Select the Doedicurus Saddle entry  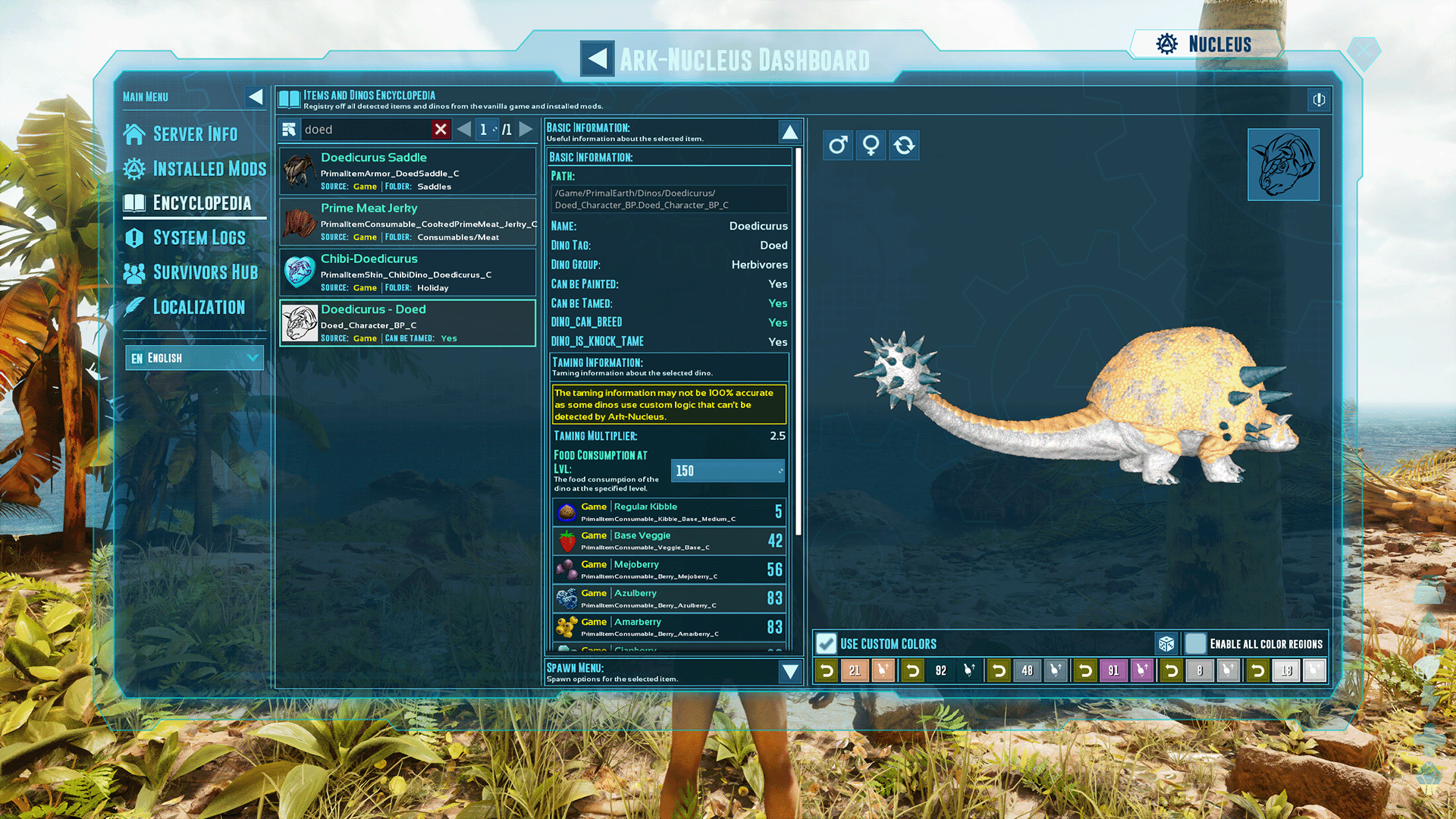pyautogui.click(x=407, y=171)
